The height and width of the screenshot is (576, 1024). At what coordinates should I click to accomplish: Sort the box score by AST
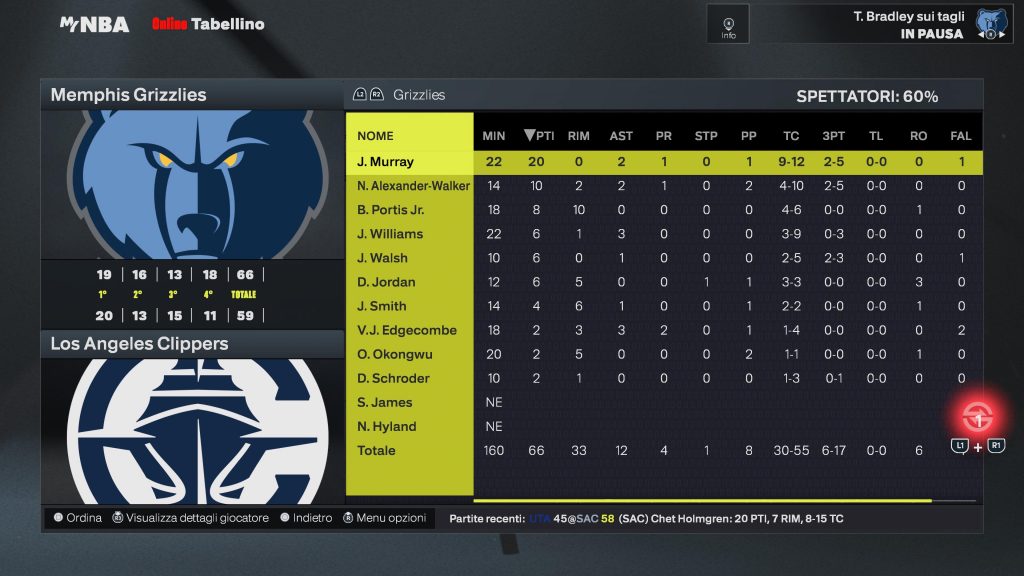pyautogui.click(x=621, y=136)
